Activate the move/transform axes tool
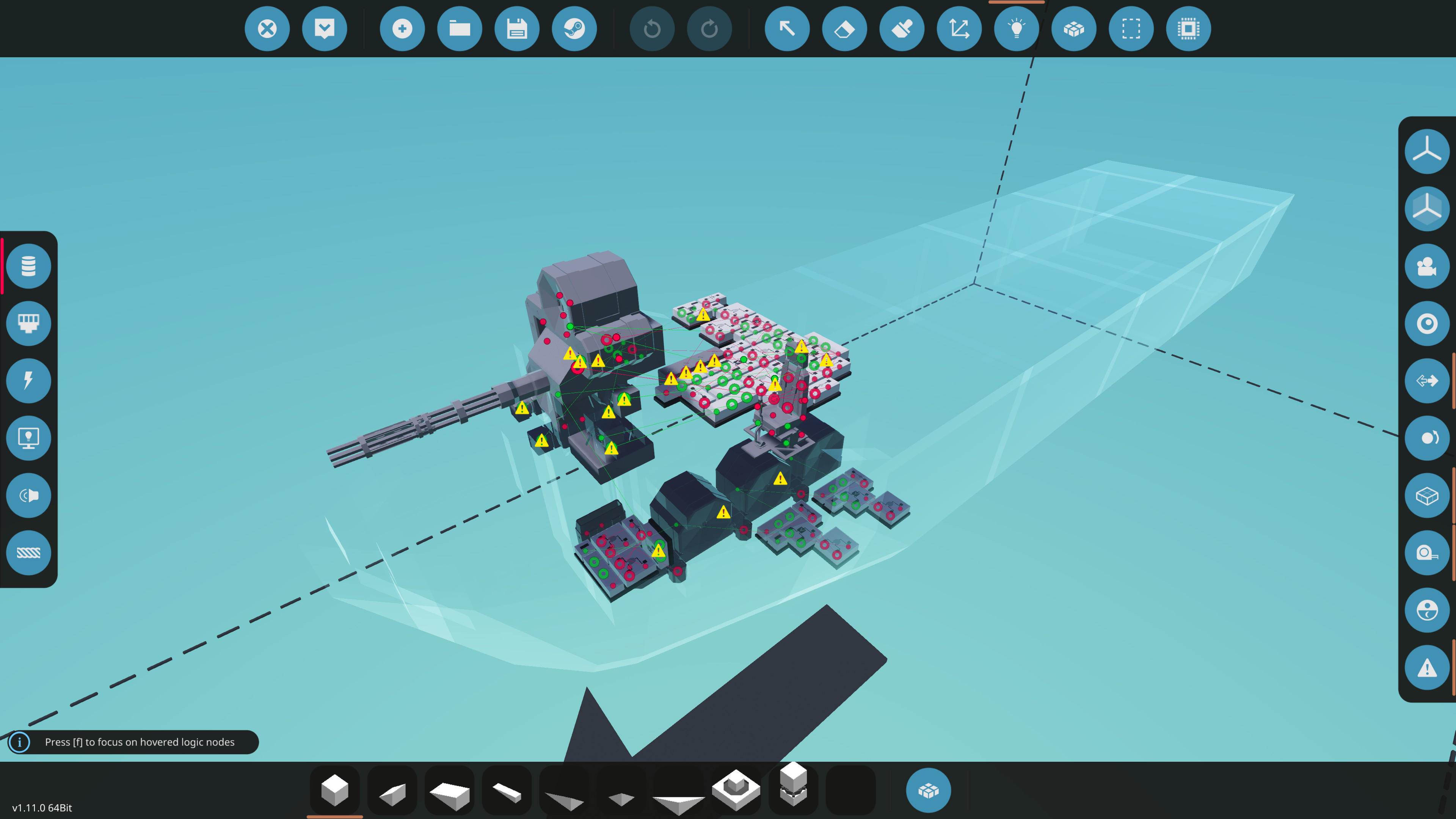 959,29
